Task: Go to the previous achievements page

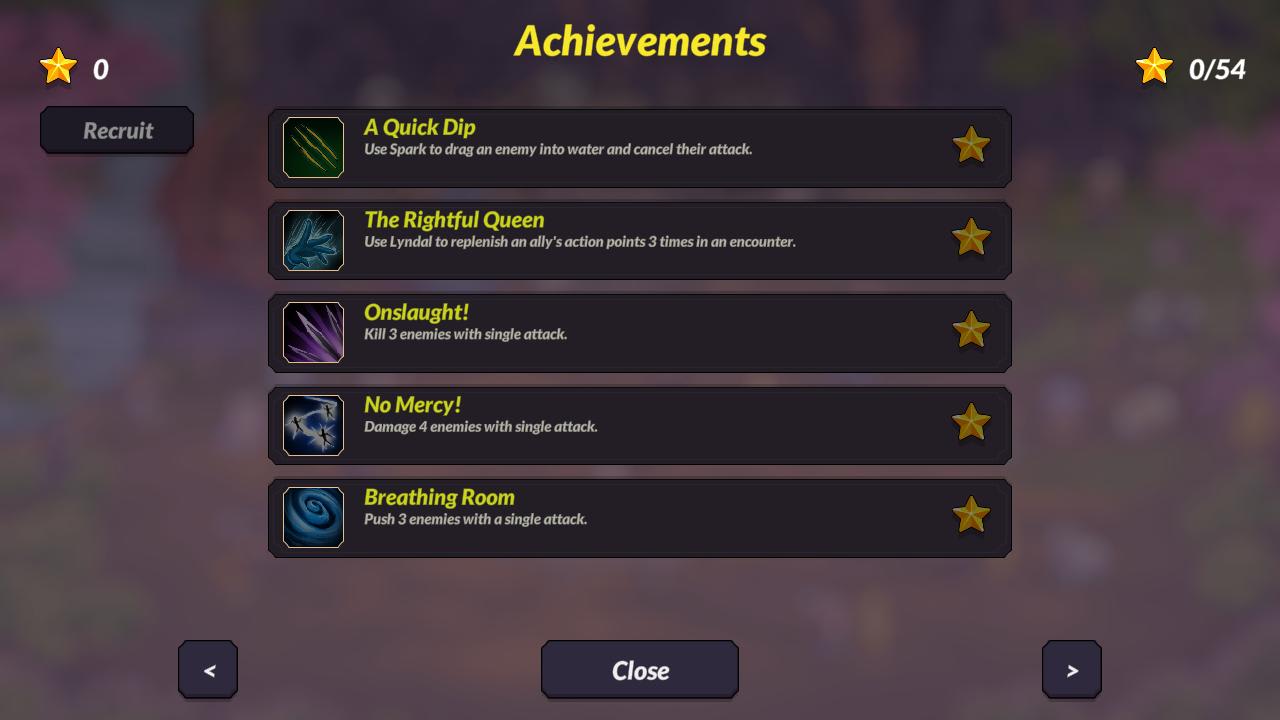Action: click(x=208, y=670)
